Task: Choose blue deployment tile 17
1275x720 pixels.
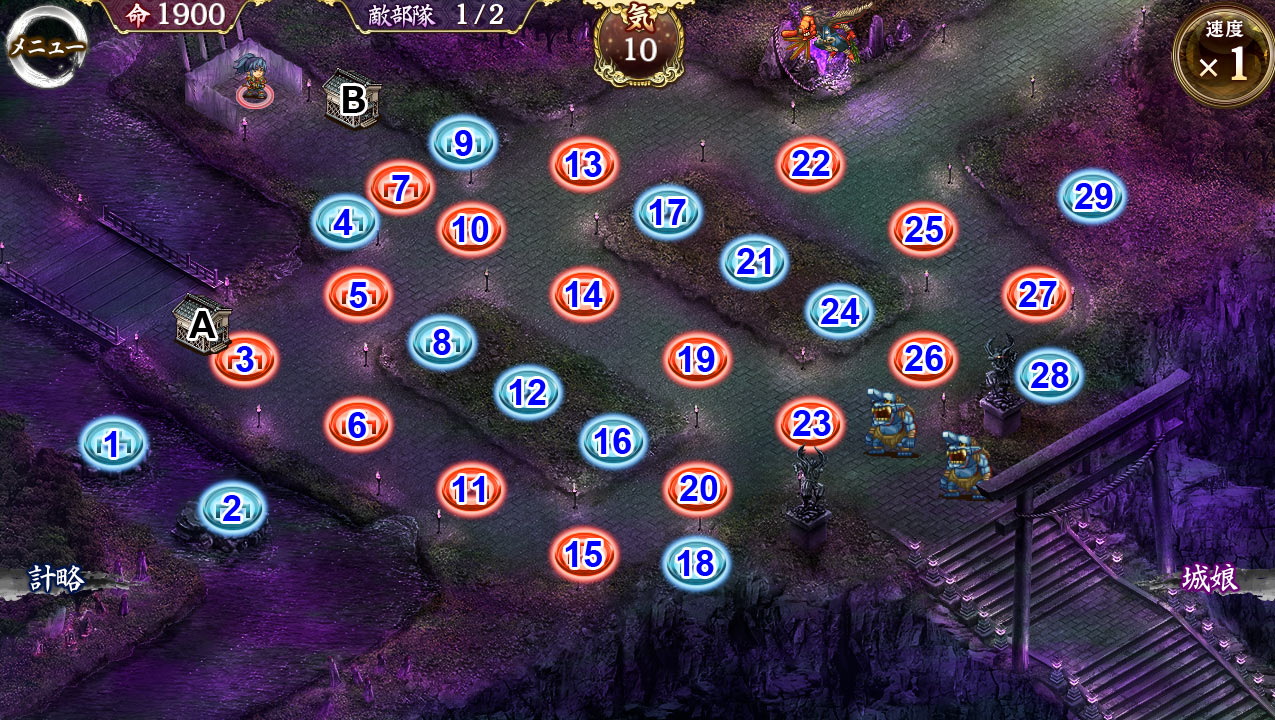Action: click(x=667, y=212)
